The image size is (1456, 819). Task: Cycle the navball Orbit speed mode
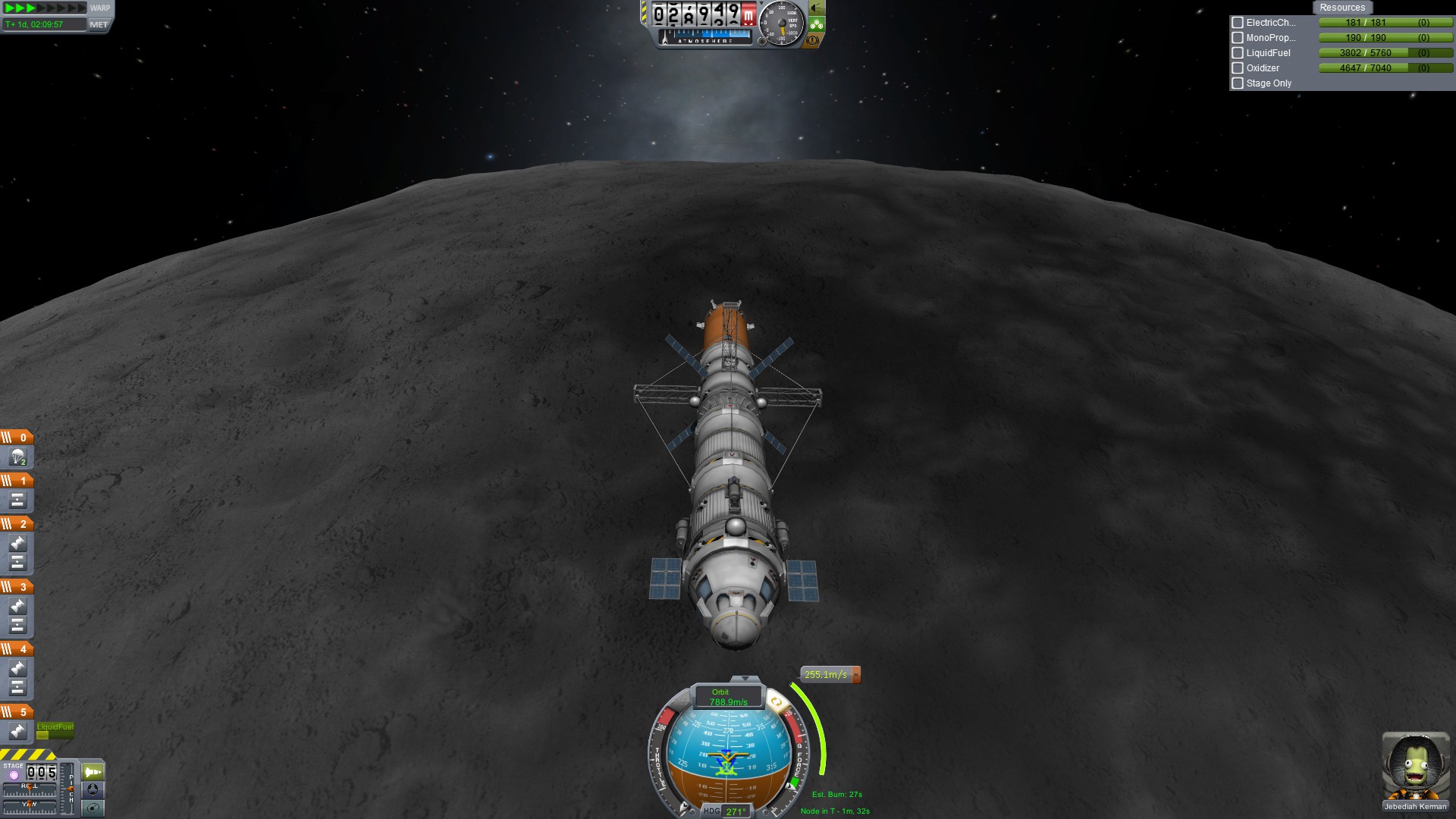point(728,697)
